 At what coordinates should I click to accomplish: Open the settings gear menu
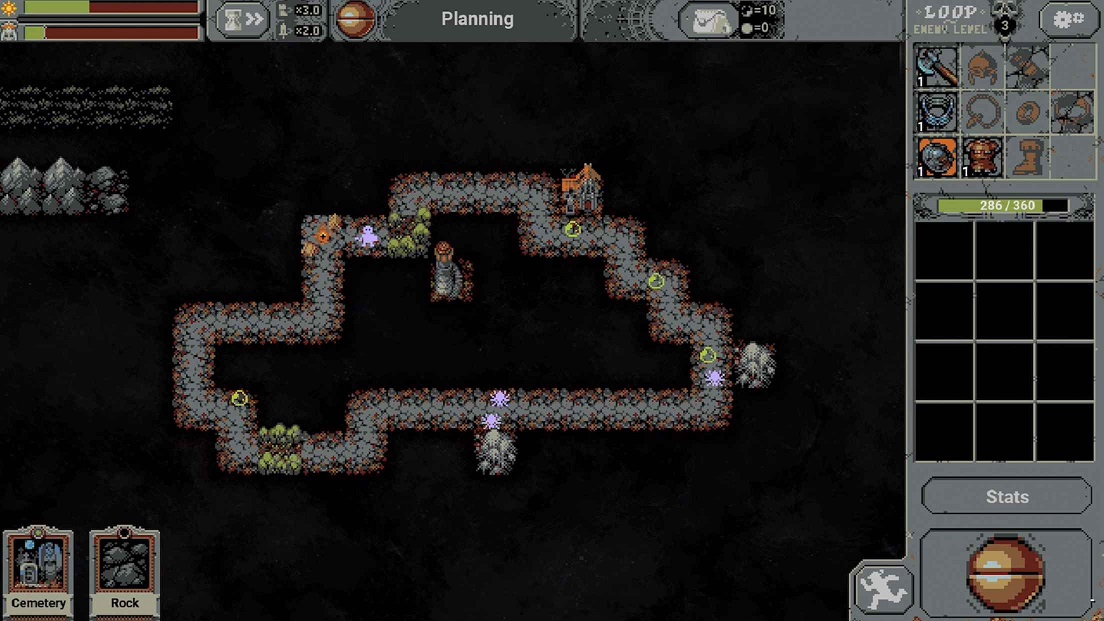1068,20
